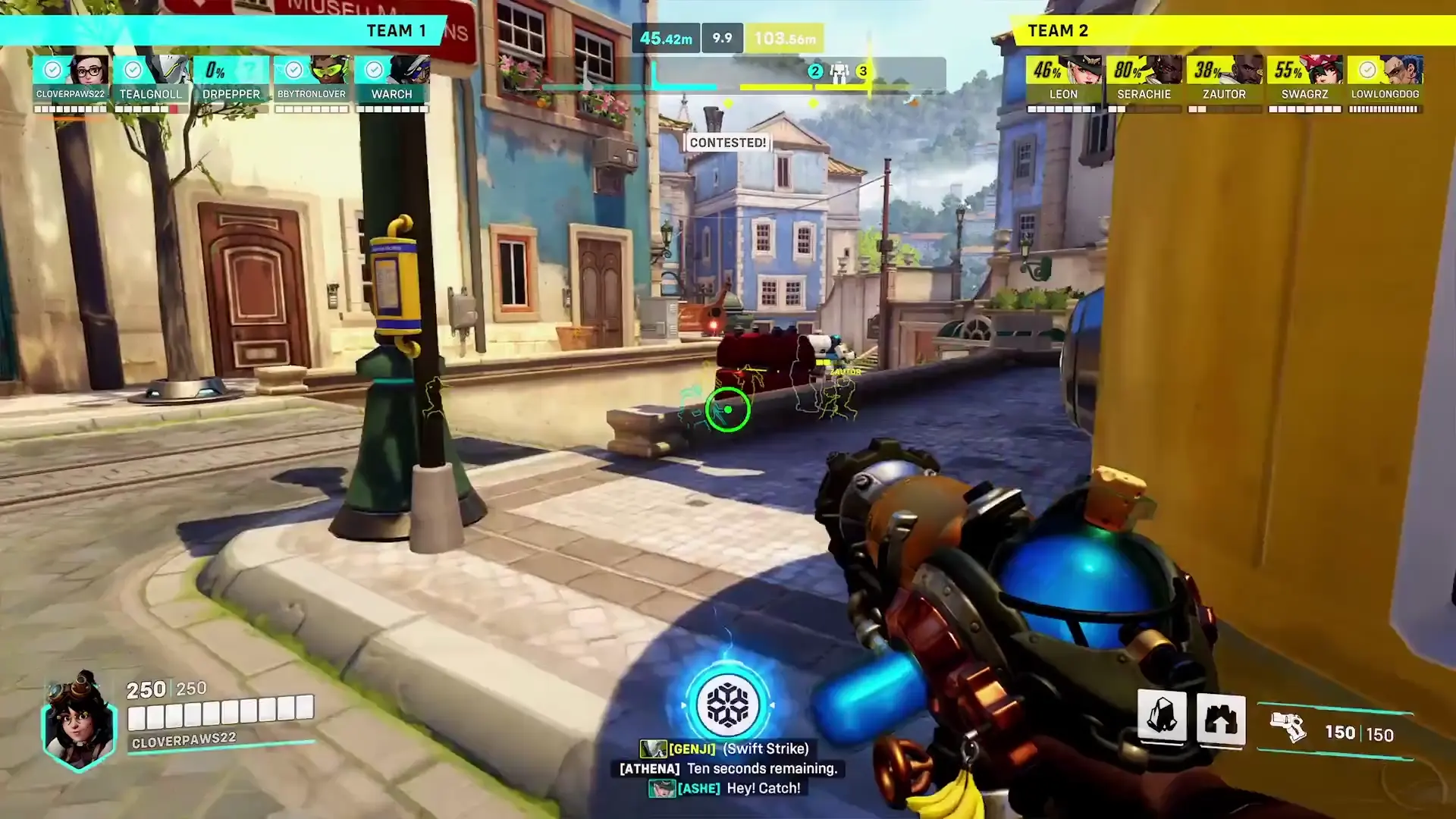This screenshot has width=1456, height=819.
Task: Select Mei's Blizzard ultimate snowflake icon
Action: click(727, 704)
